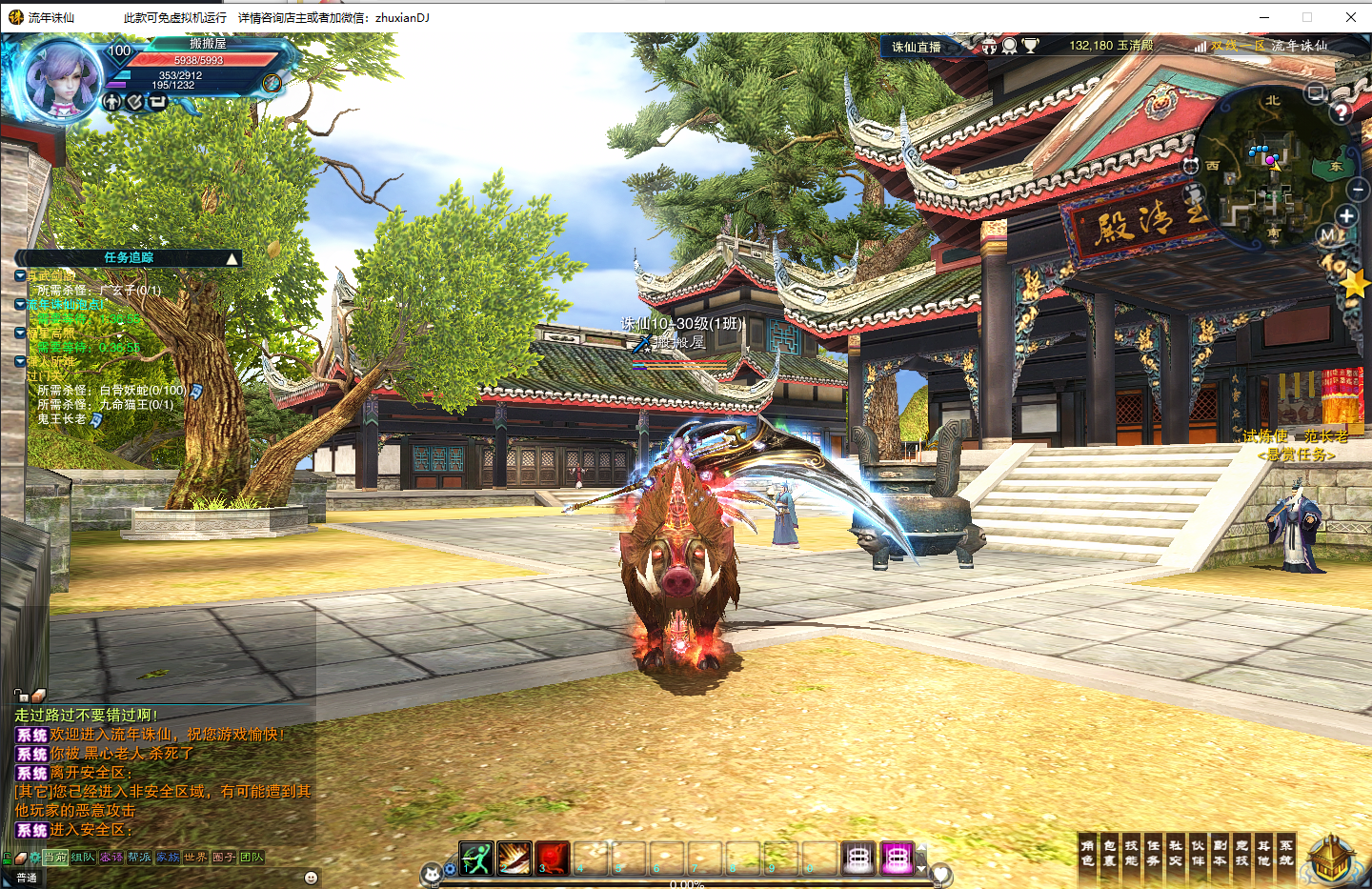Collapse the 任务追踪 quest tracker panel
The height and width of the screenshot is (889, 1372).
pos(232,258)
